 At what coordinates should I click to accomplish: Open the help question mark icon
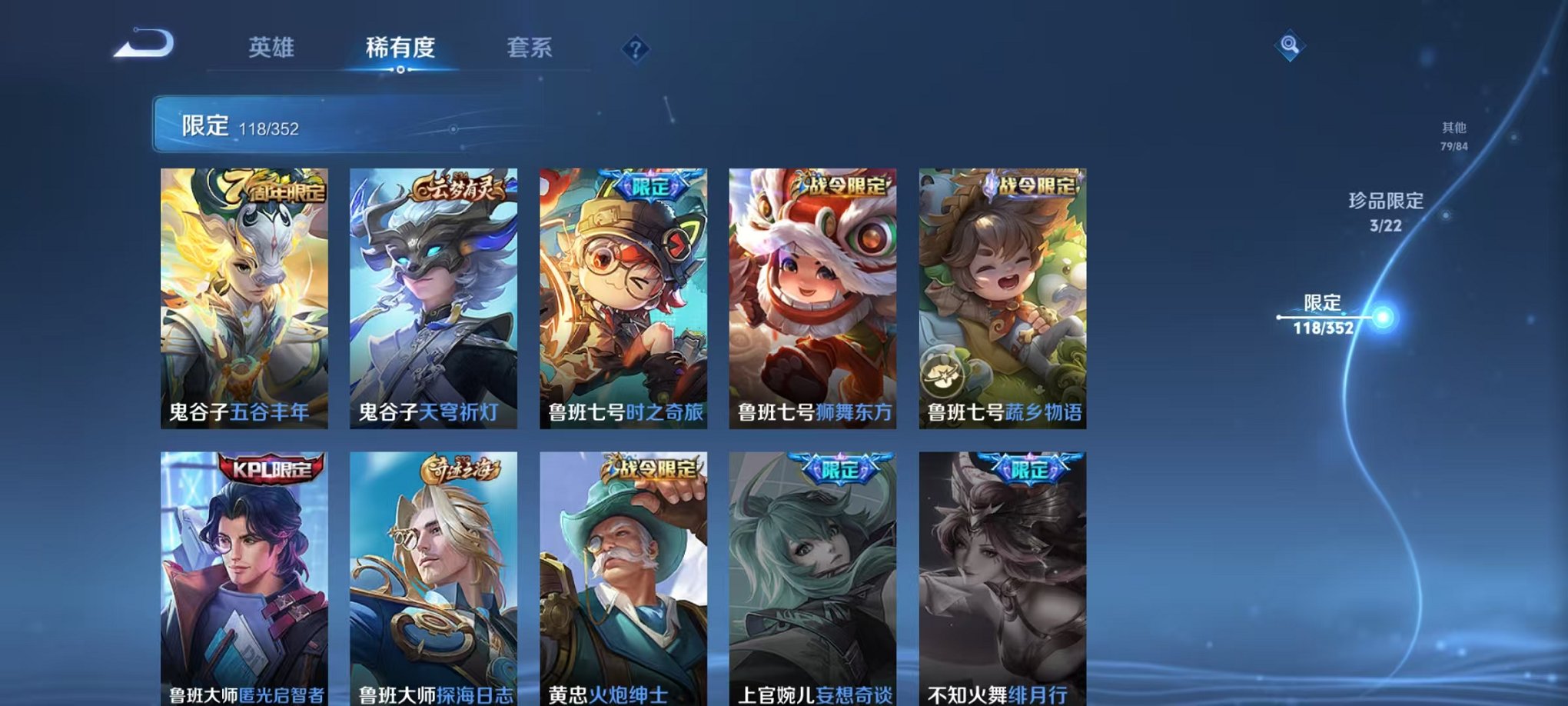(x=633, y=50)
